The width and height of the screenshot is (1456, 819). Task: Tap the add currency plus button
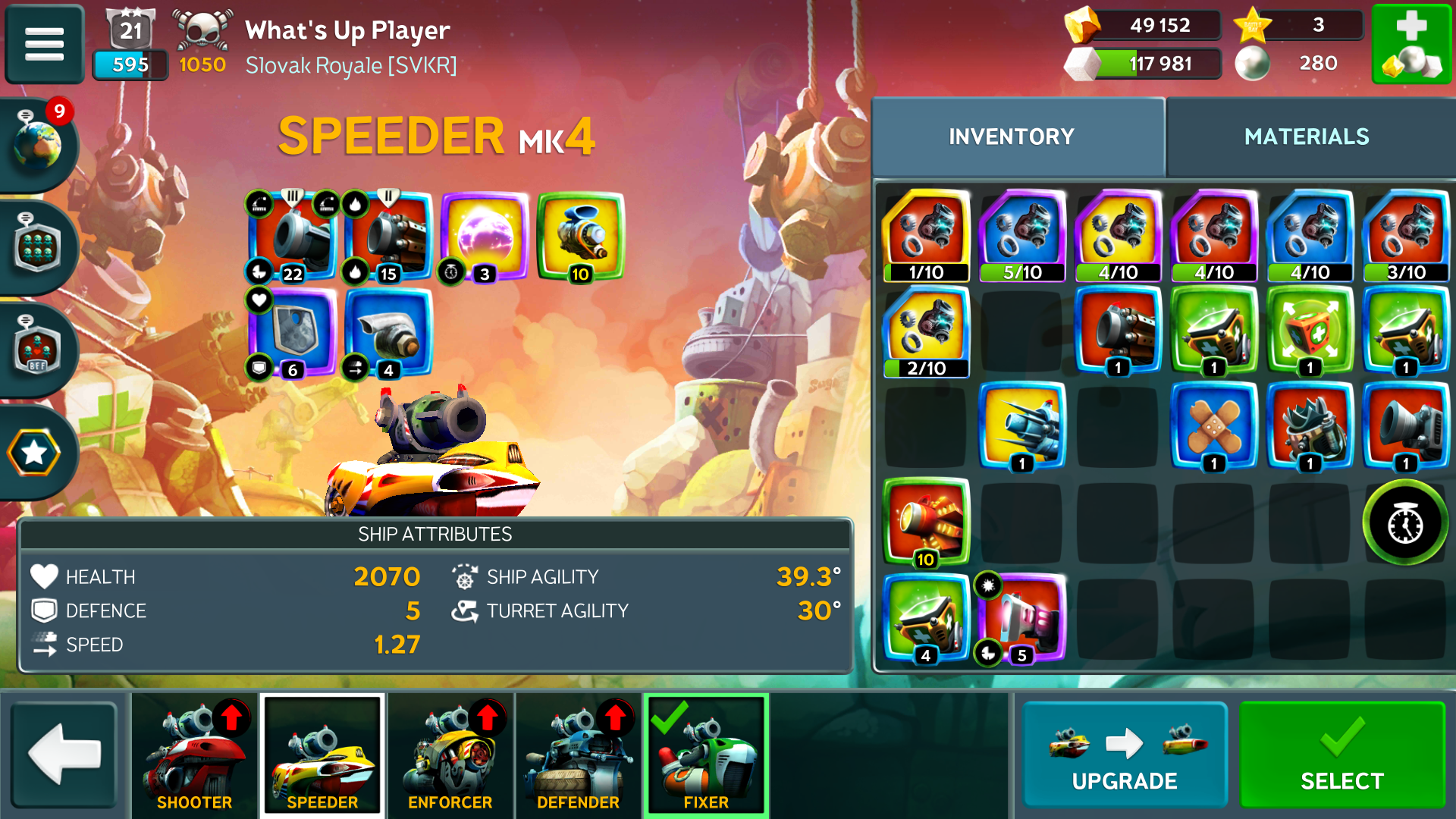point(1411,44)
